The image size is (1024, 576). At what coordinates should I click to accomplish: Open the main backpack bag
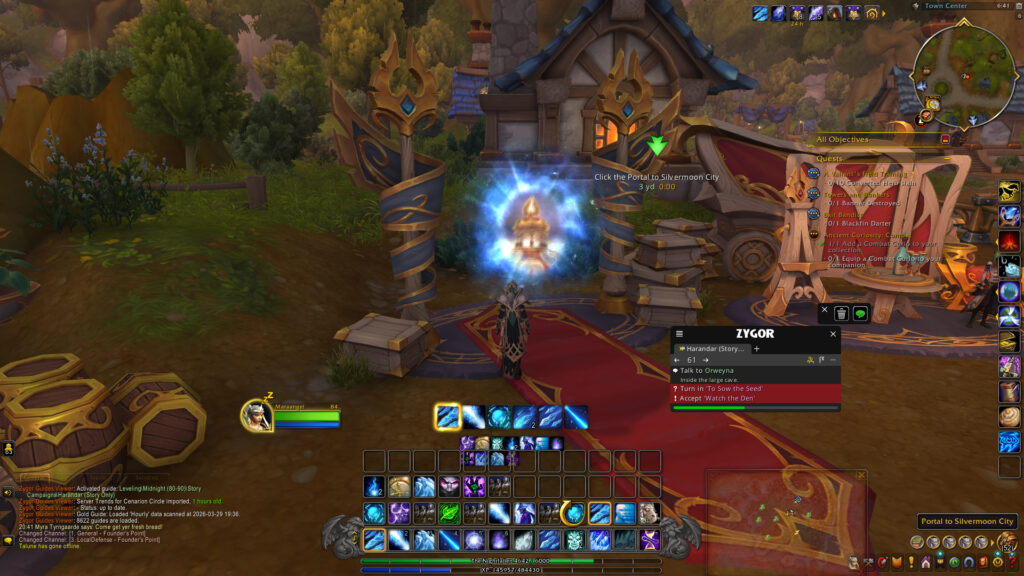[1005, 544]
